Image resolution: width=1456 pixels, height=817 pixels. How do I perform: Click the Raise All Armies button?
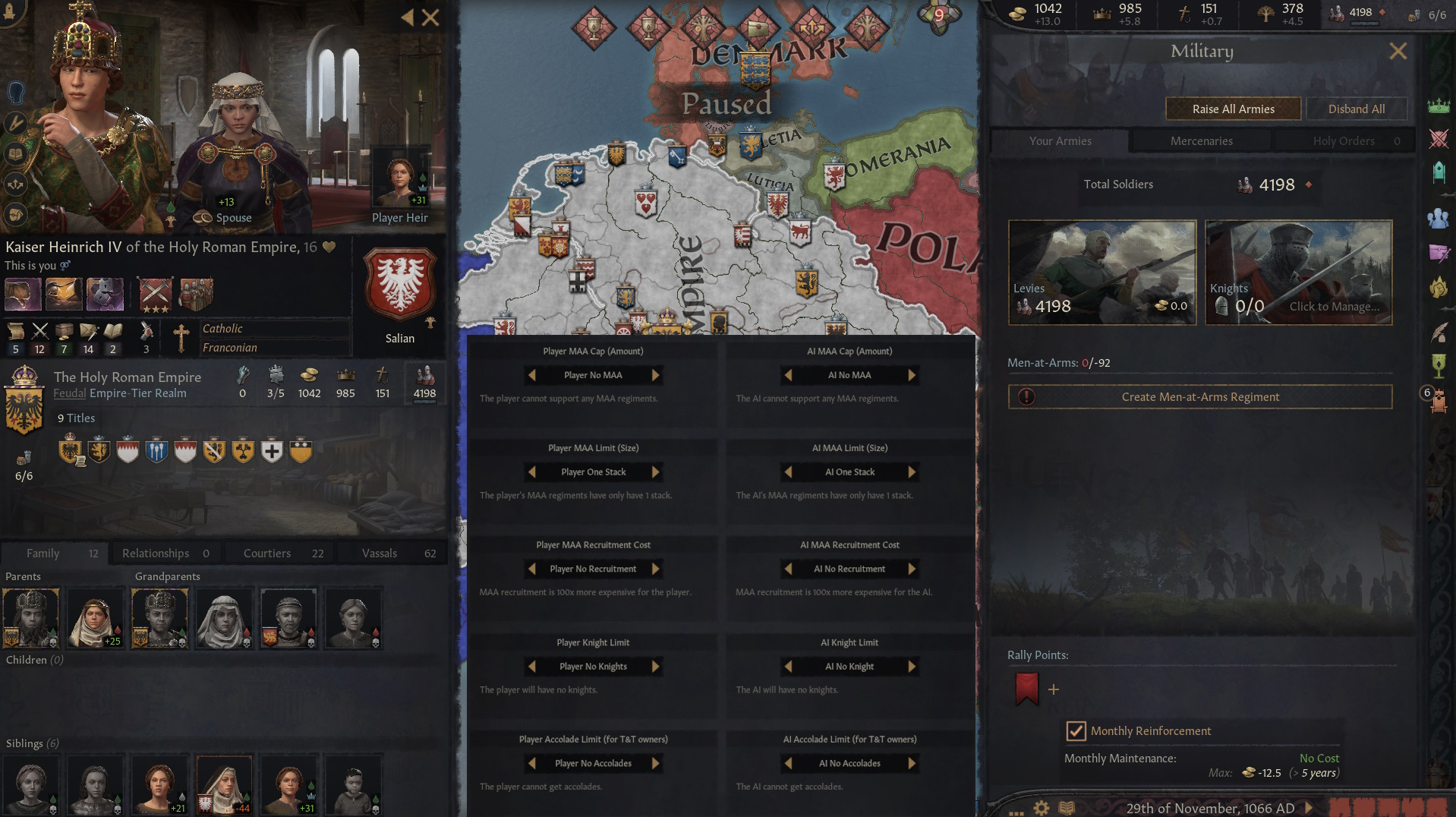(x=1233, y=109)
